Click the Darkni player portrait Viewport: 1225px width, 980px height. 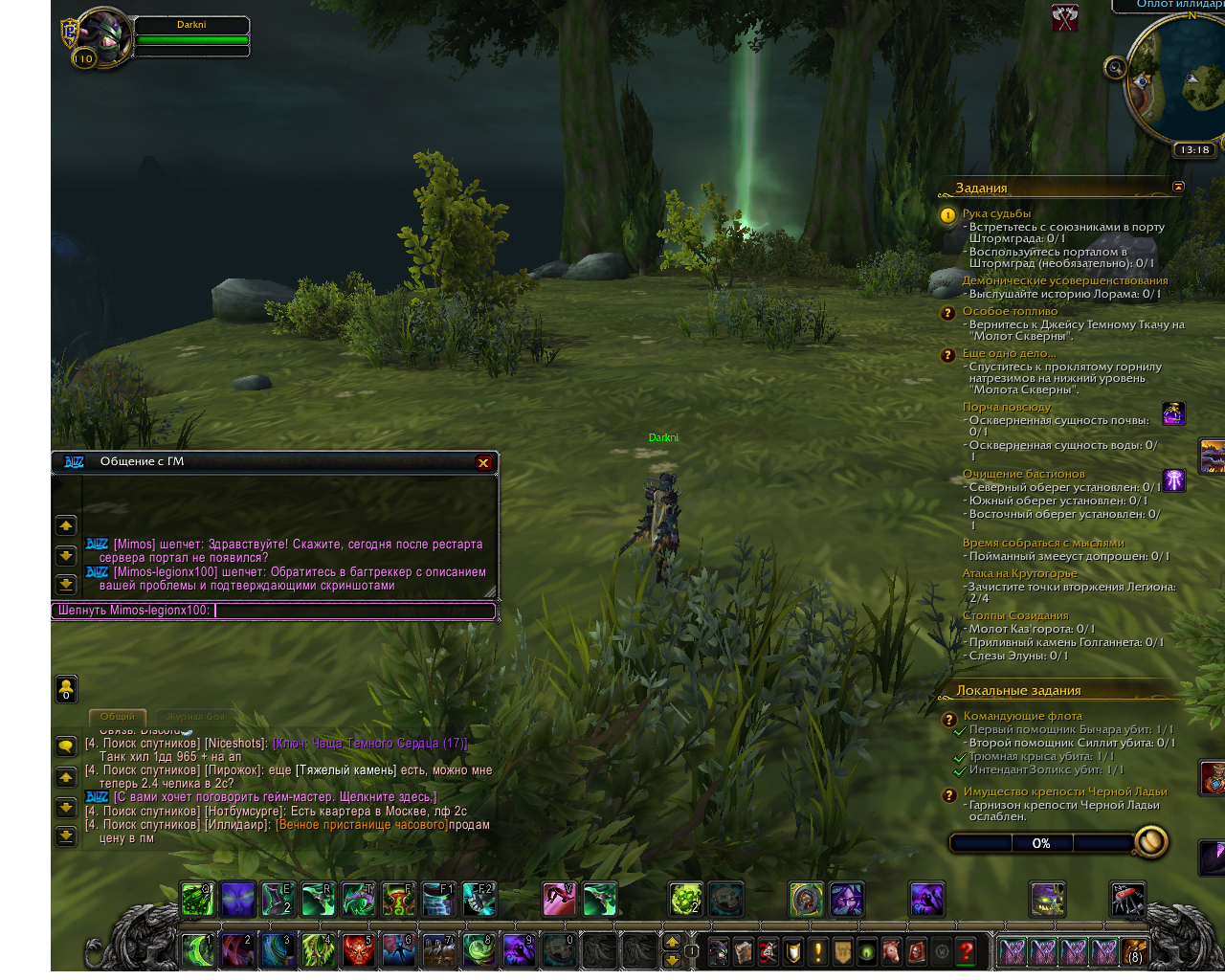pyautogui.click(x=103, y=38)
